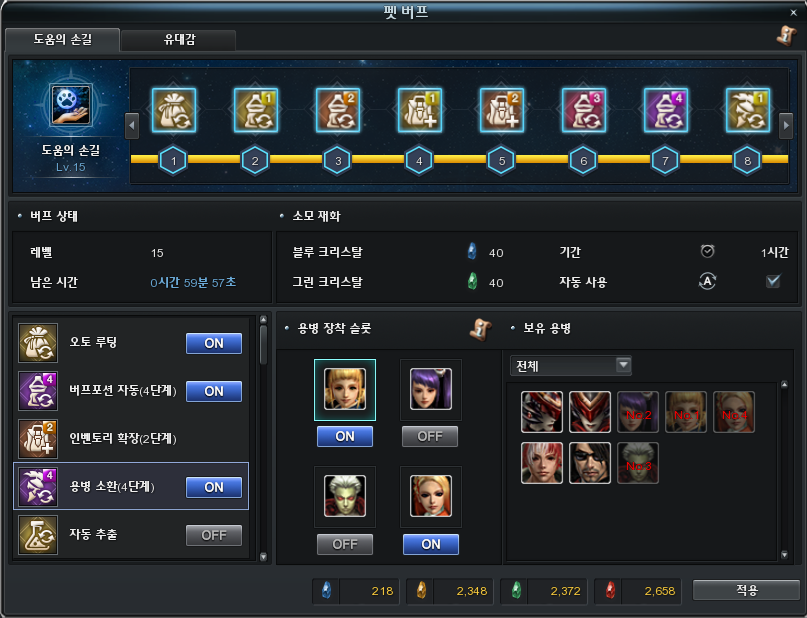Turn on 자동 추출 toggle
807x618 pixels.
point(214,535)
